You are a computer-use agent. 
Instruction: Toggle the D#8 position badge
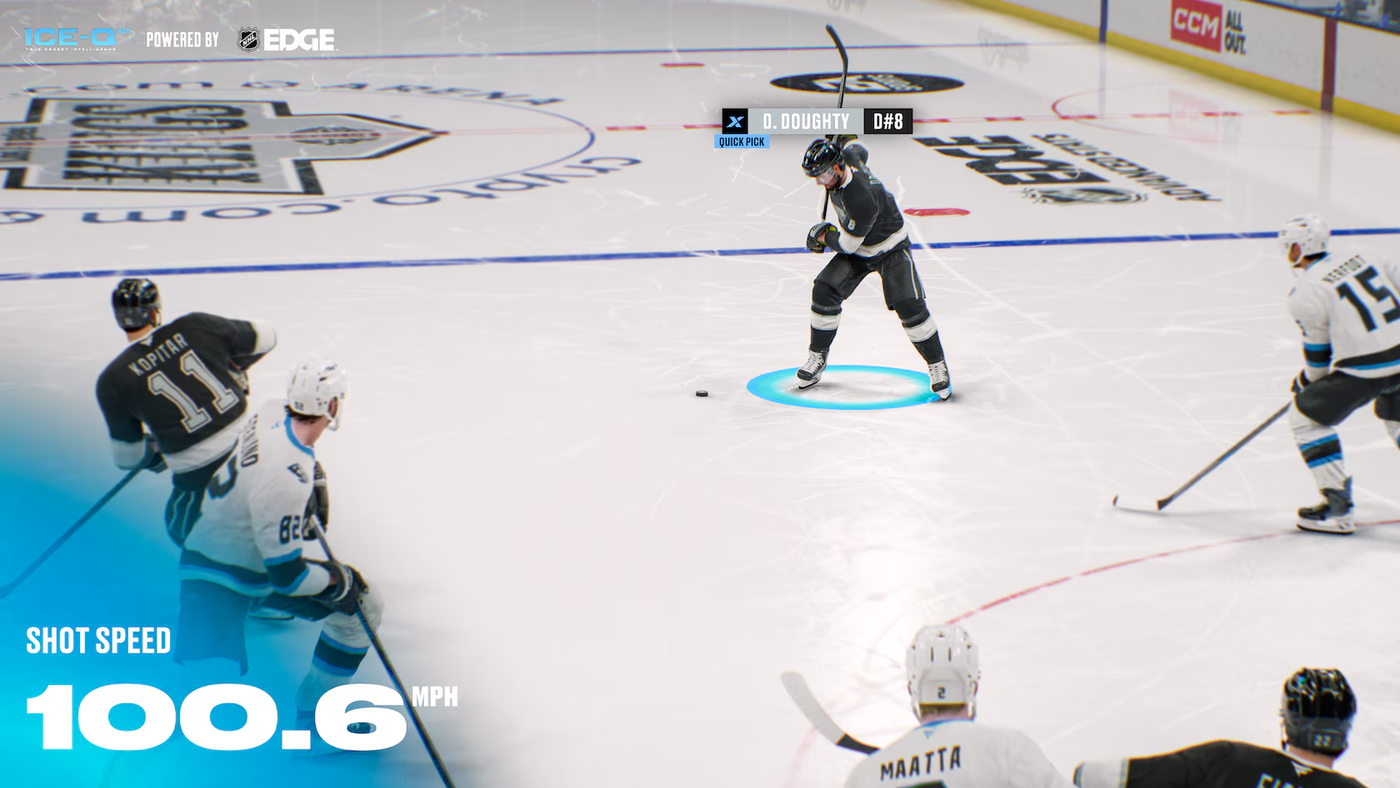point(888,120)
